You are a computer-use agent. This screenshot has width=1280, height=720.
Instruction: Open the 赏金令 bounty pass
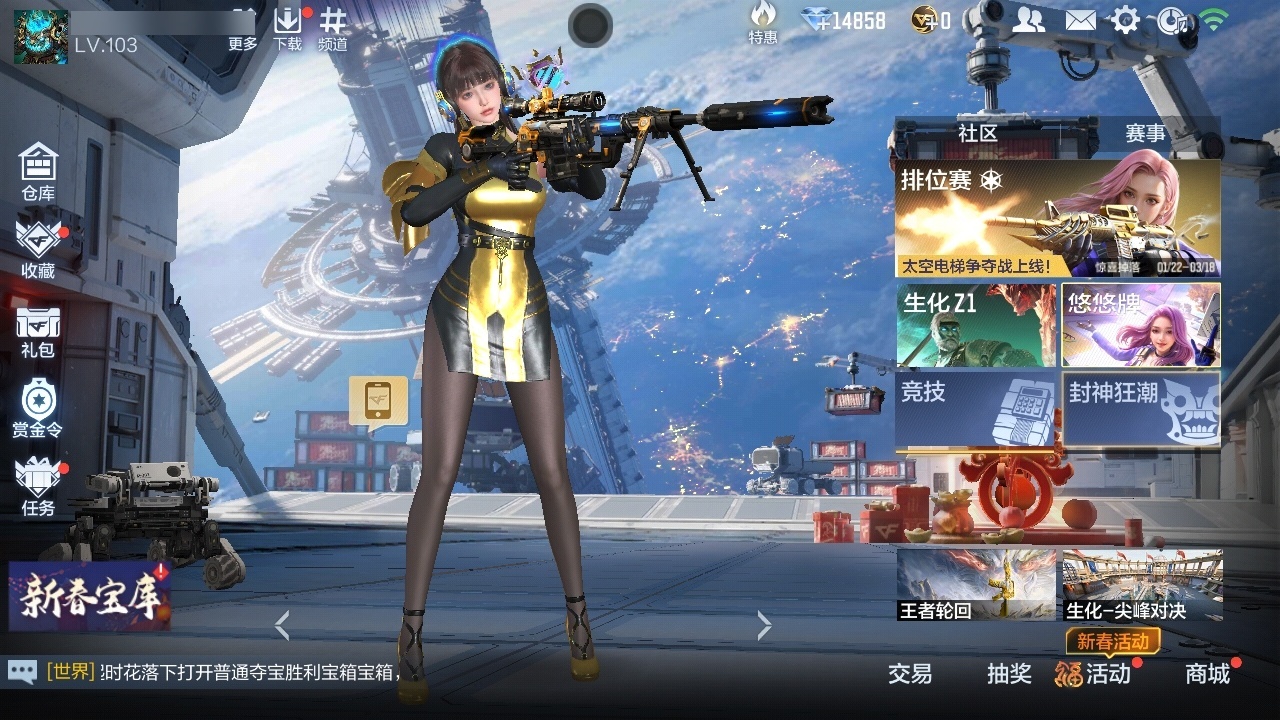[38, 408]
